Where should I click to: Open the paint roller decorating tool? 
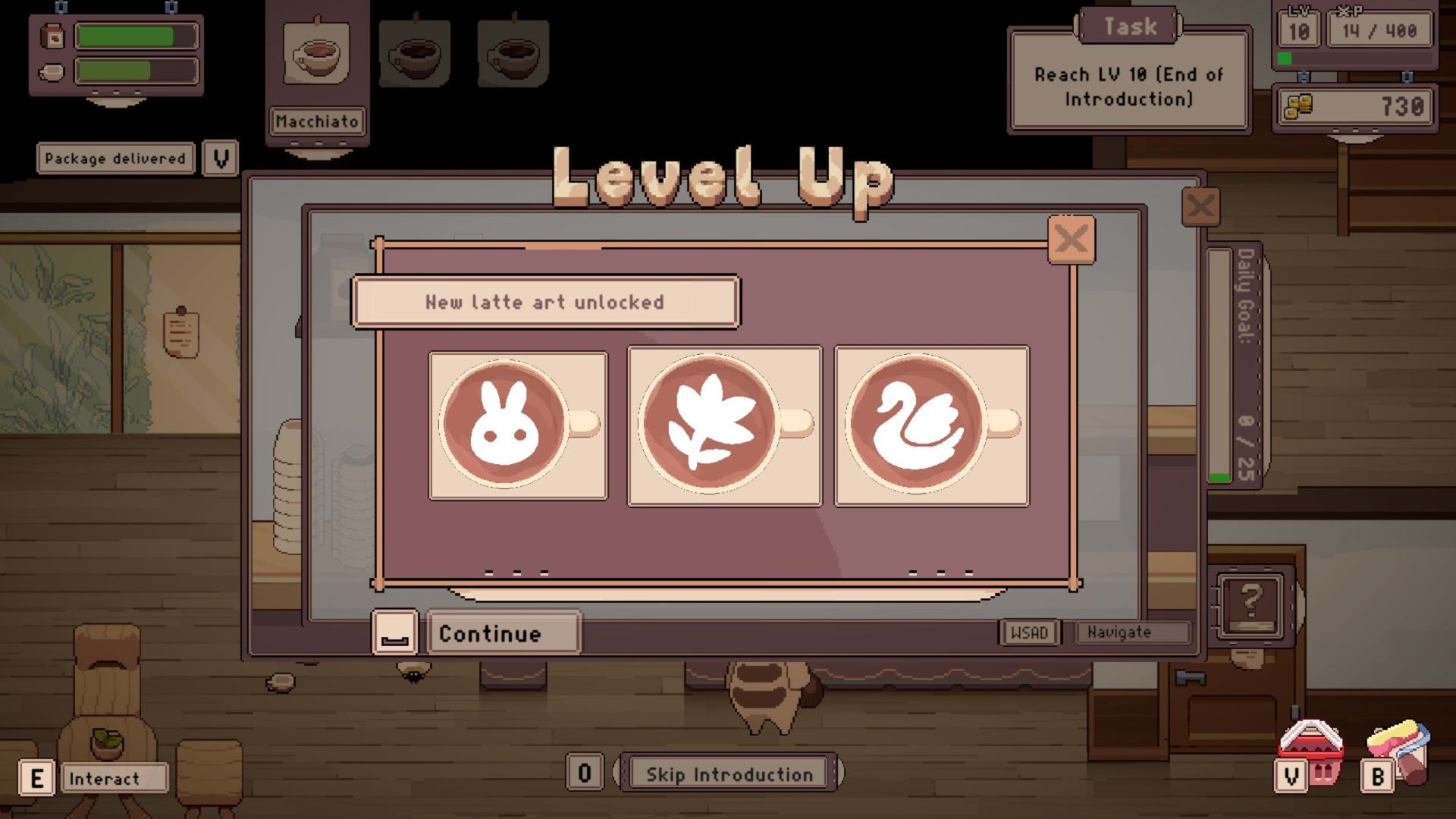tap(1400, 747)
